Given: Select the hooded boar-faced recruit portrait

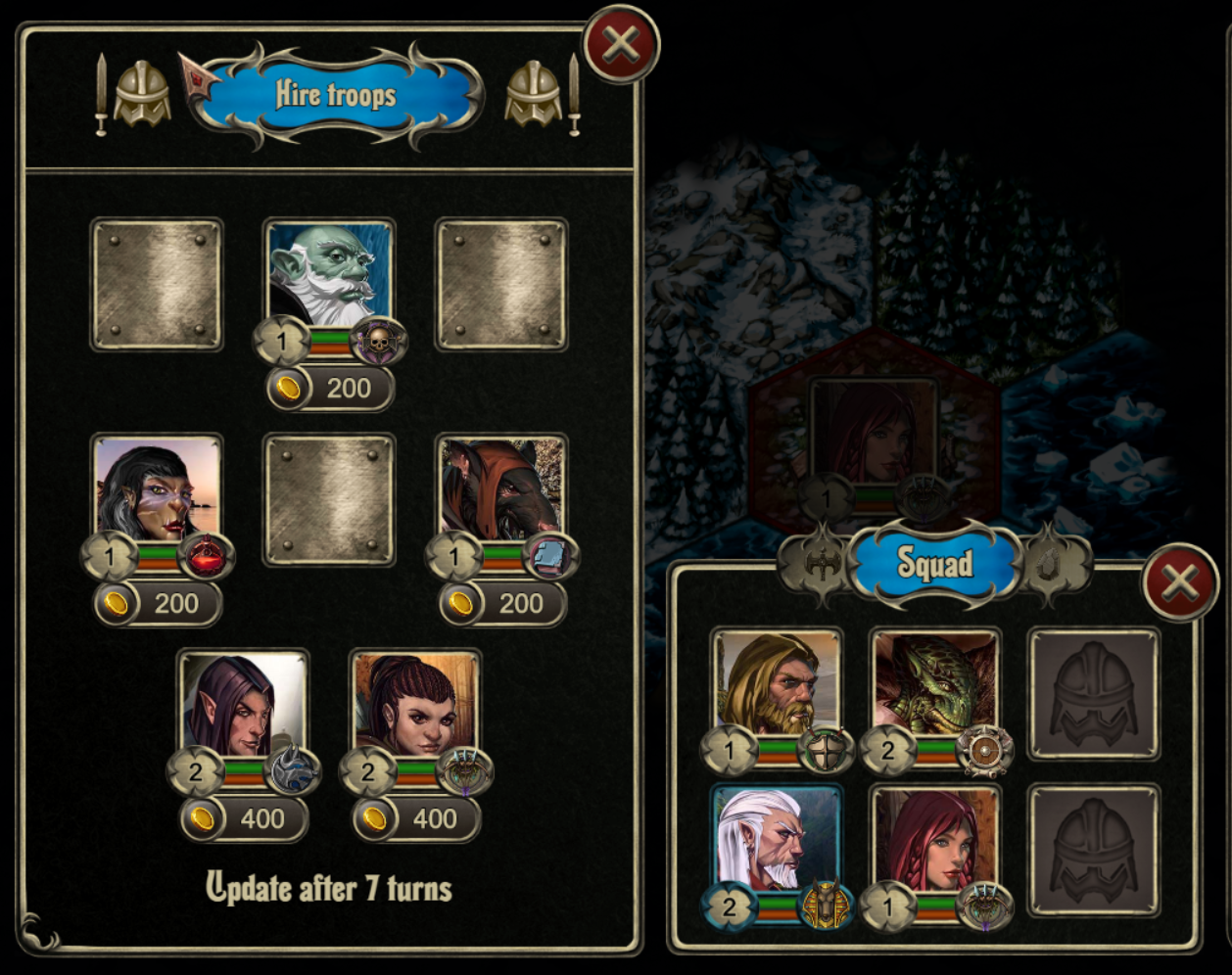Looking at the screenshot, I should point(501,487).
